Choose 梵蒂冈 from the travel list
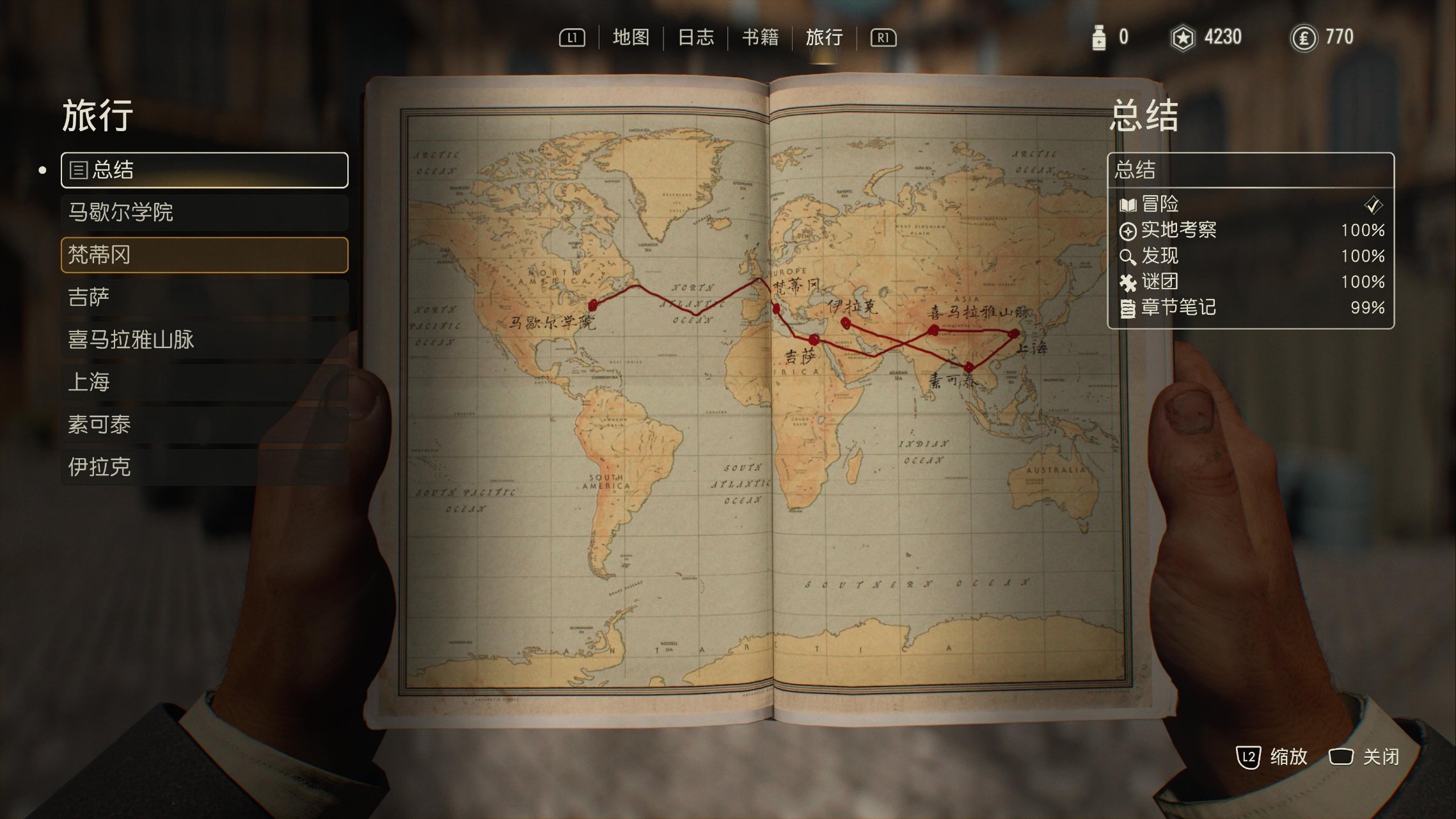 [x=205, y=255]
